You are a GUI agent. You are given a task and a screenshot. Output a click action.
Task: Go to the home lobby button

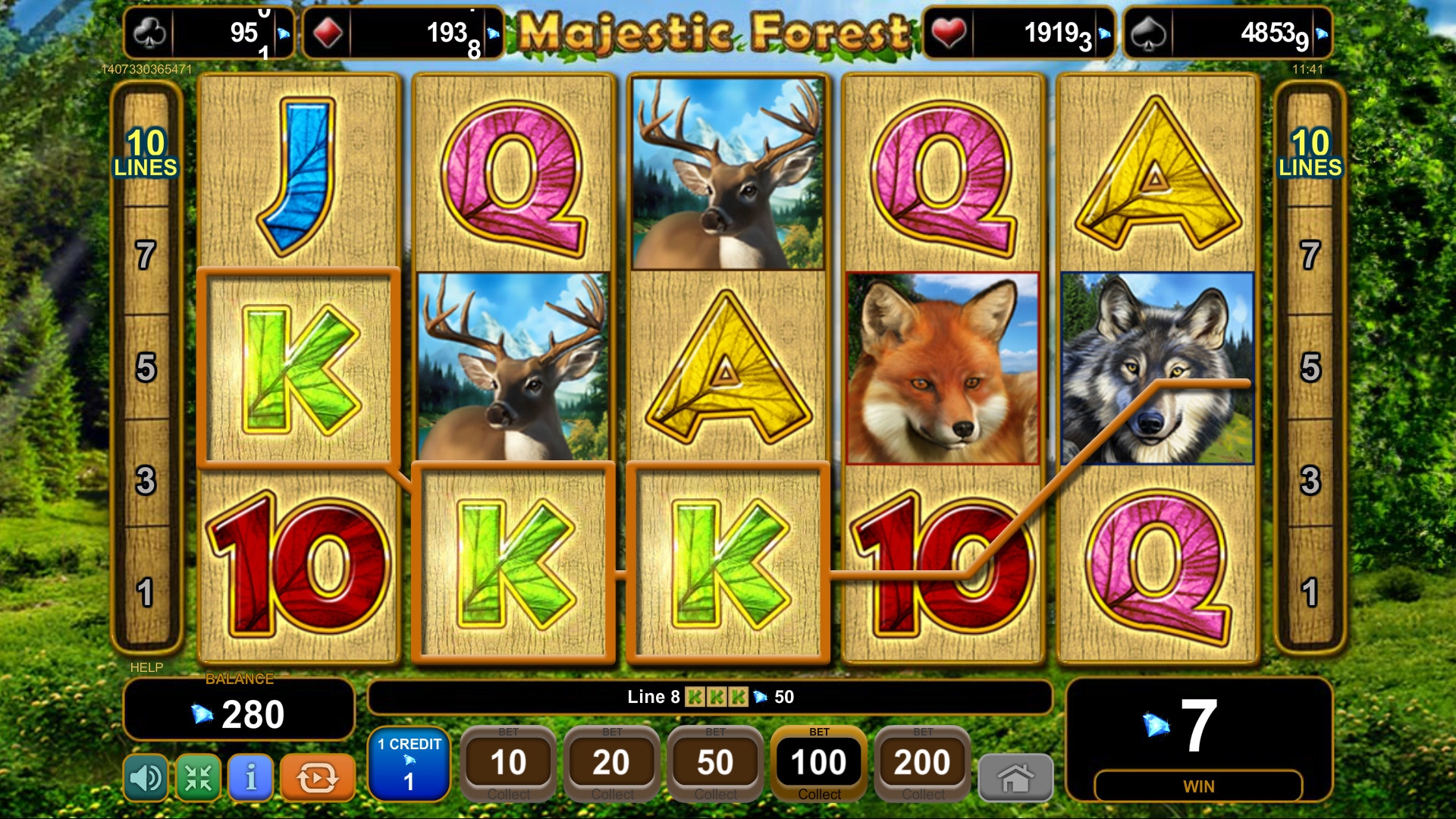[x=1015, y=778]
